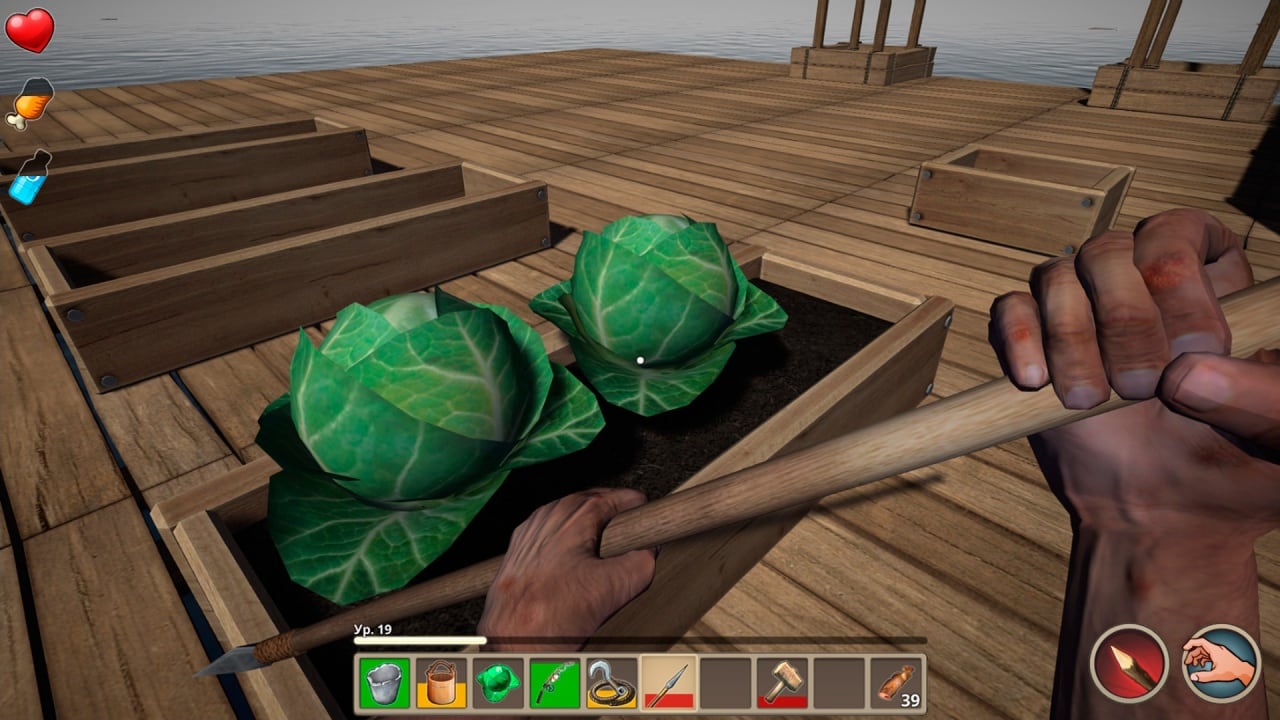Equip the hammer from the hotbar

coord(783,683)
